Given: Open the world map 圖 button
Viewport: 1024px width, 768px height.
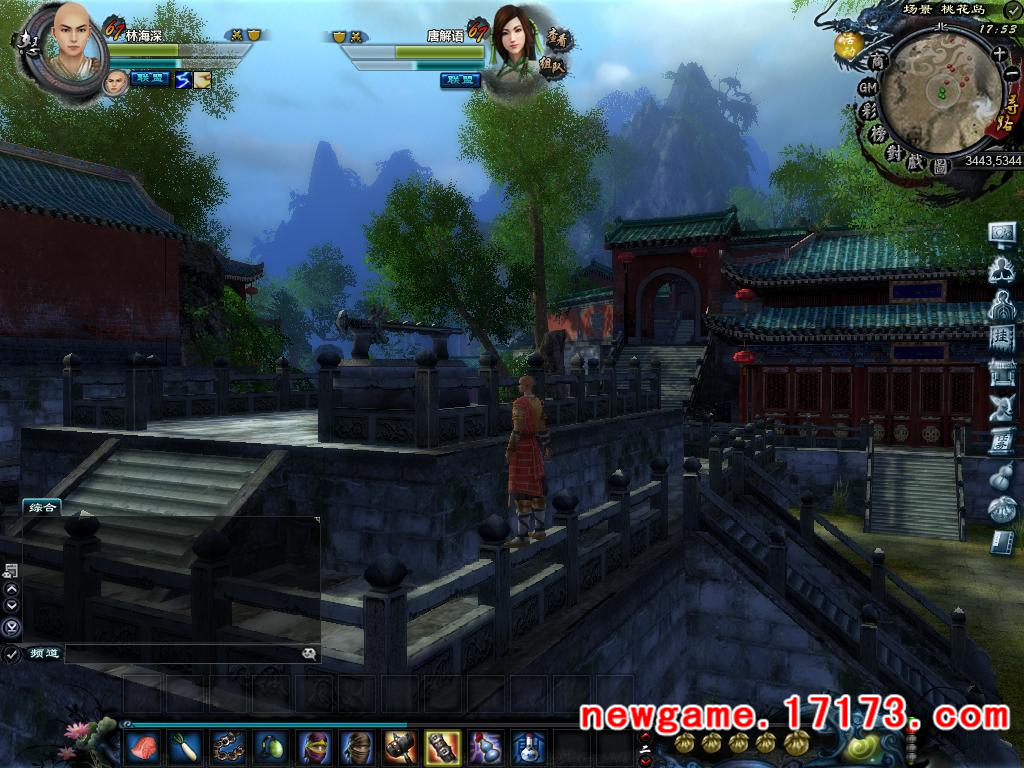Looking at the screenshot, I should [940, 166].
